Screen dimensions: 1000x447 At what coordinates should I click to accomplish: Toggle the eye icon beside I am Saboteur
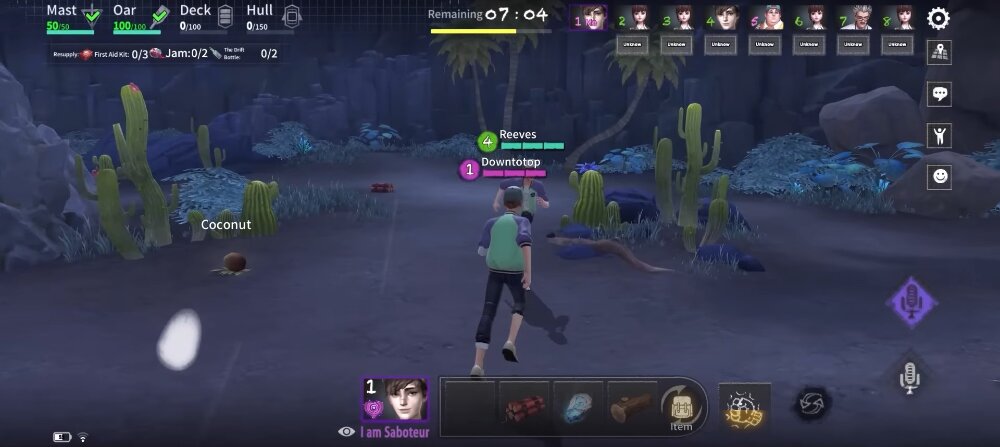tap(347, 431)
